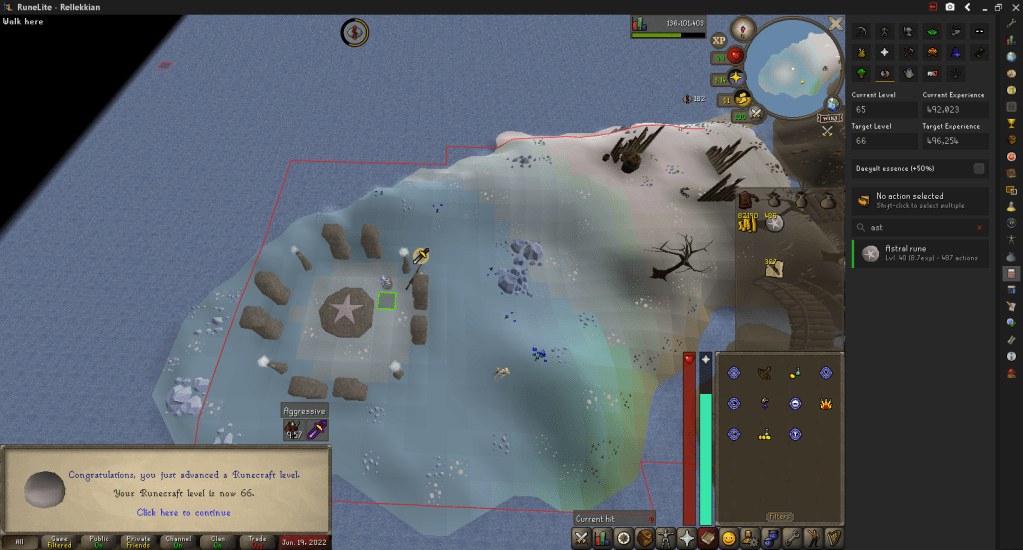Tick the Daeyalt essence checkbox

979,168
